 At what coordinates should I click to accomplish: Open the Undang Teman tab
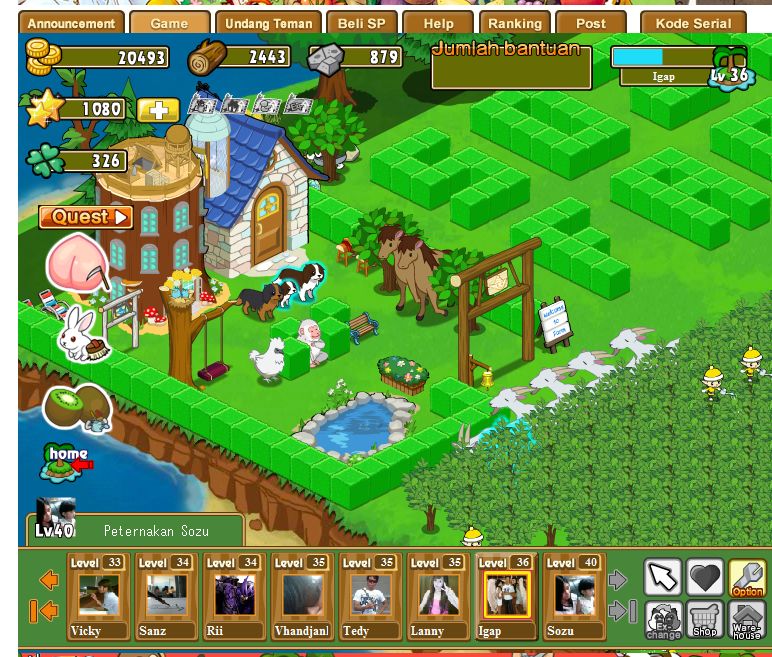269,23
